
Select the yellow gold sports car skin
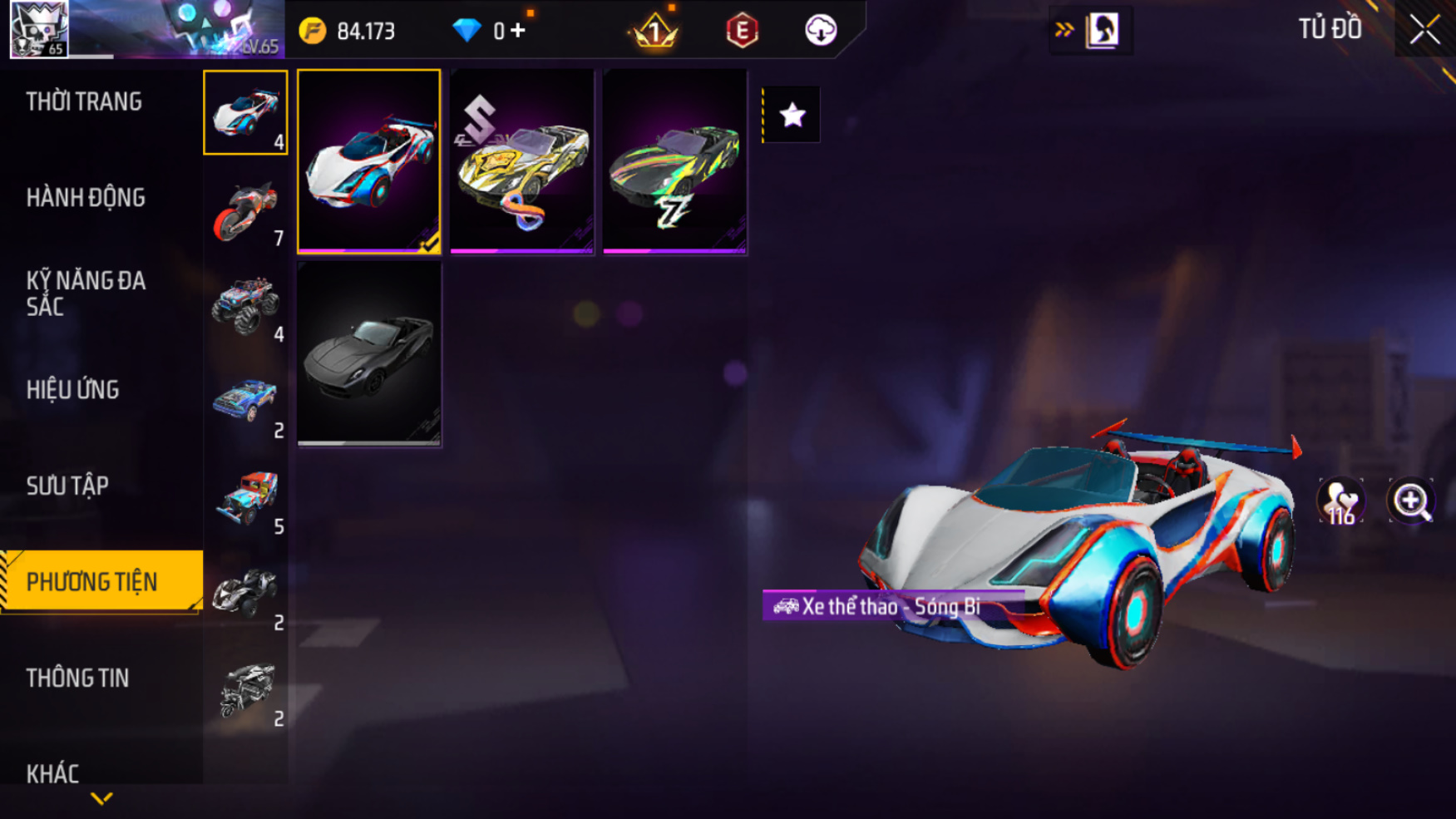pyautogui.click(x=522, y=161)
